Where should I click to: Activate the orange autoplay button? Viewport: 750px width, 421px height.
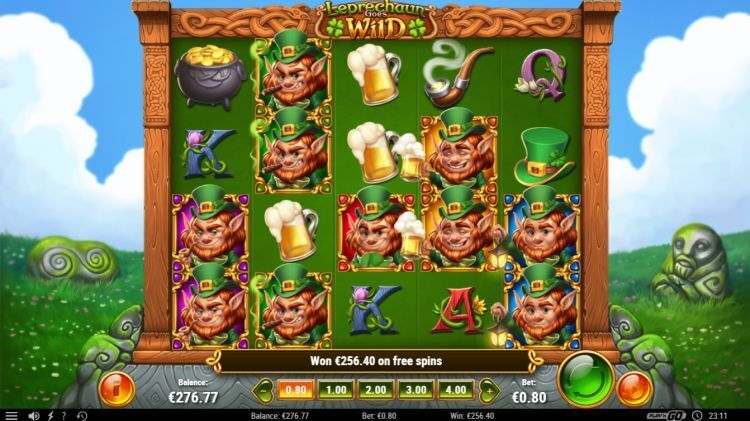(633, 387)
